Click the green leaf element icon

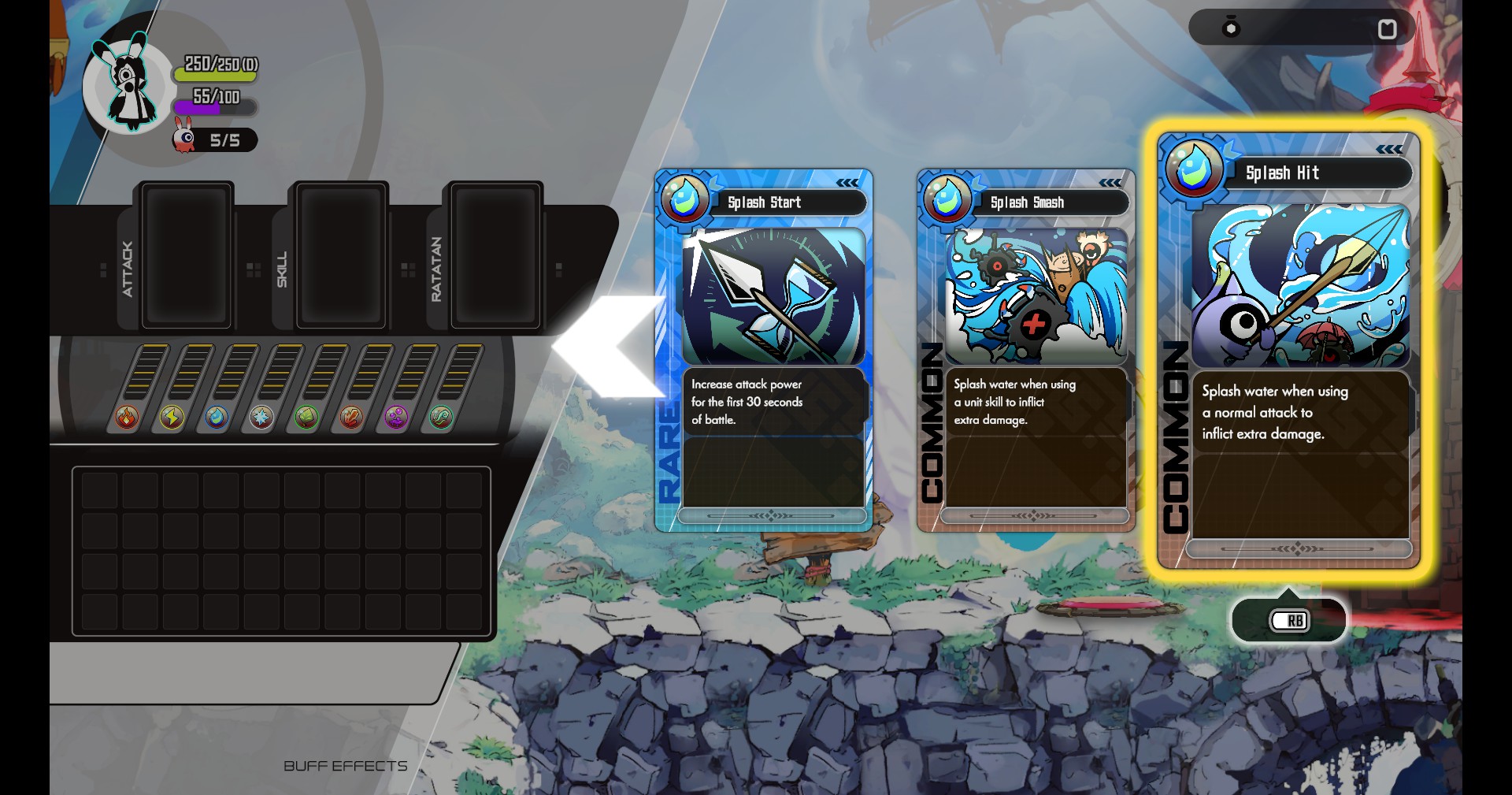(x=306, y=417)
